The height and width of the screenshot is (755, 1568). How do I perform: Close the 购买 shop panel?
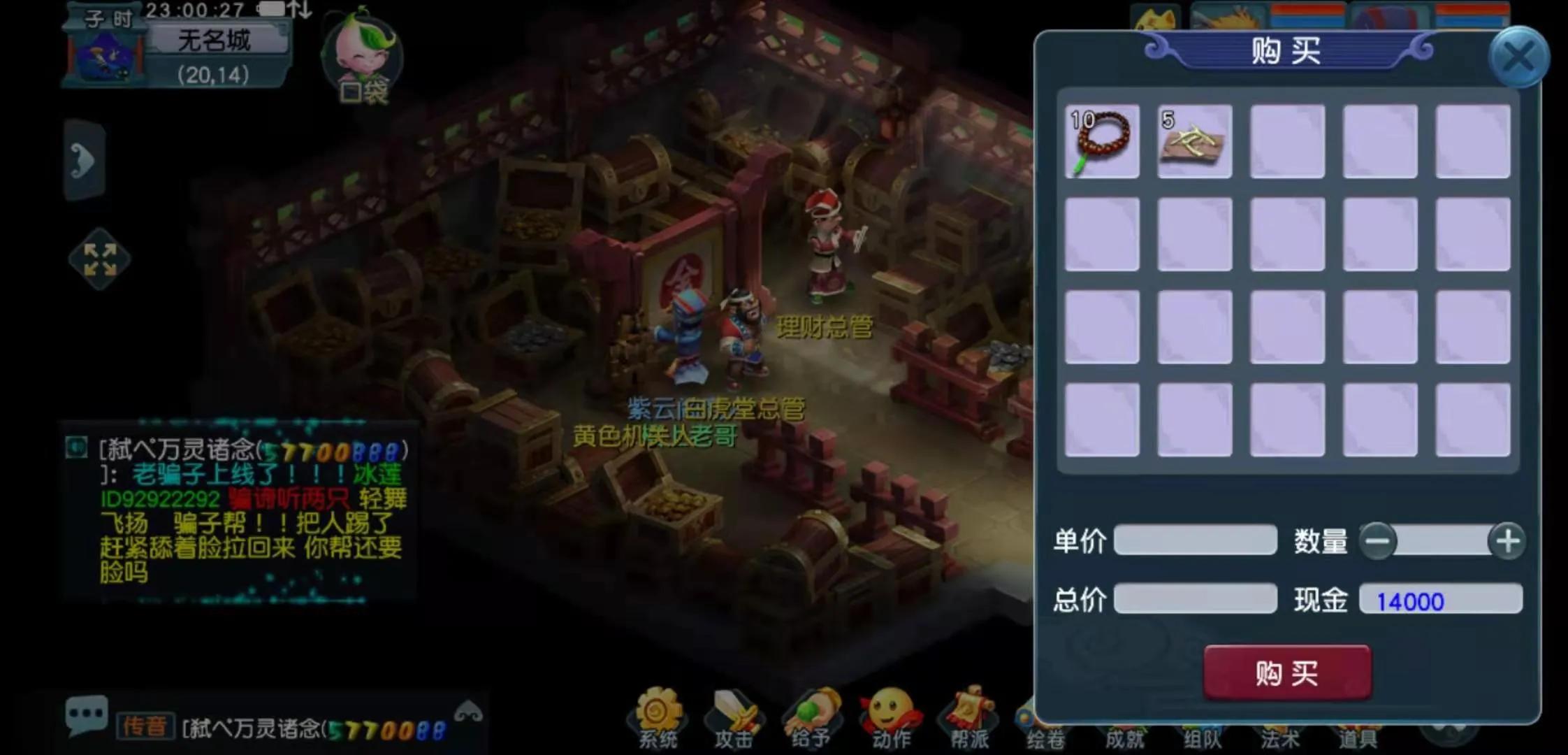1518,57
